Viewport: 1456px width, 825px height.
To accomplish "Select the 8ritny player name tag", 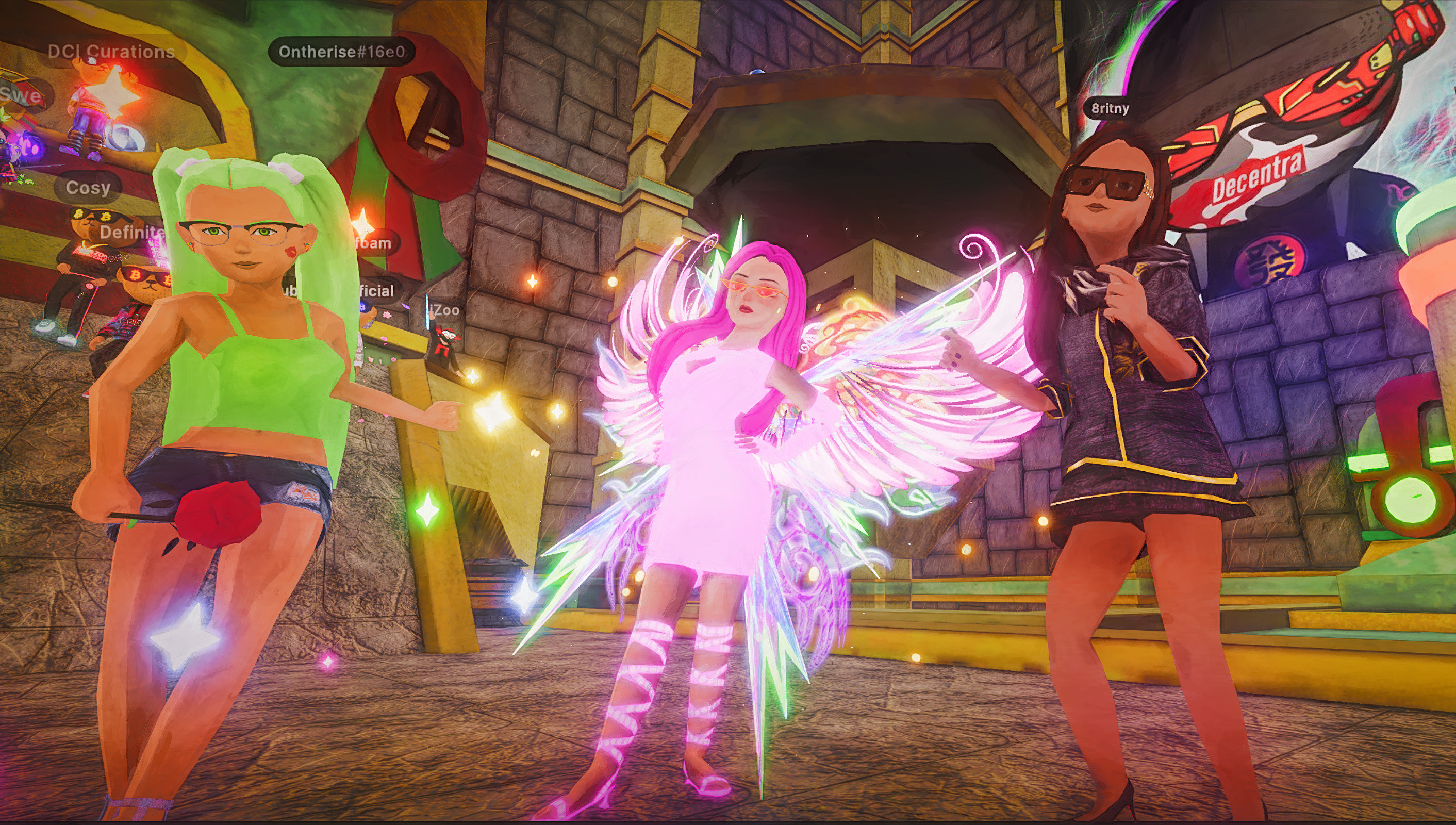I will (1110, 108).
